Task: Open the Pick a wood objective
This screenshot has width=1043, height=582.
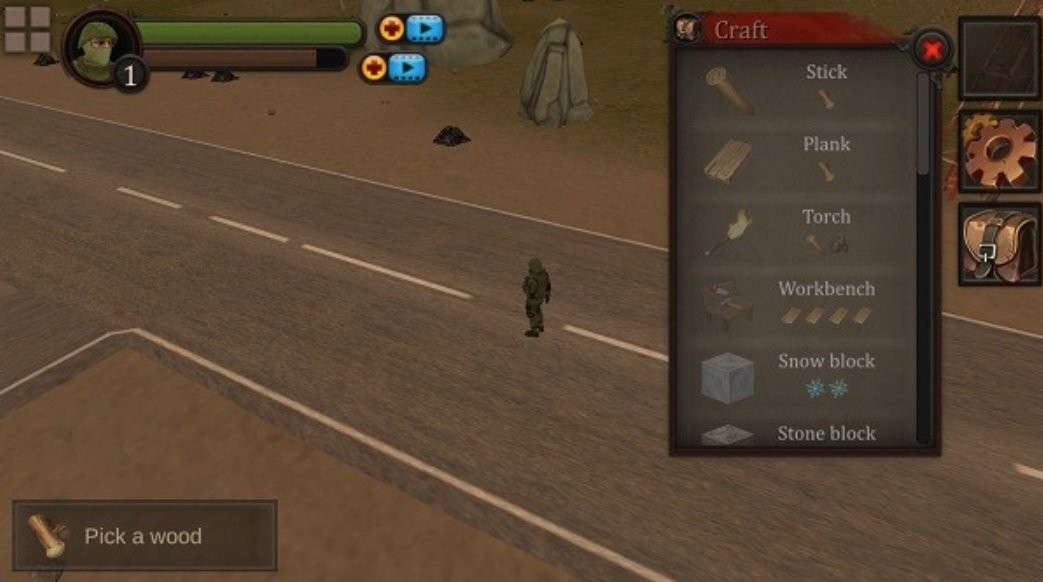Action: [144, 536]
